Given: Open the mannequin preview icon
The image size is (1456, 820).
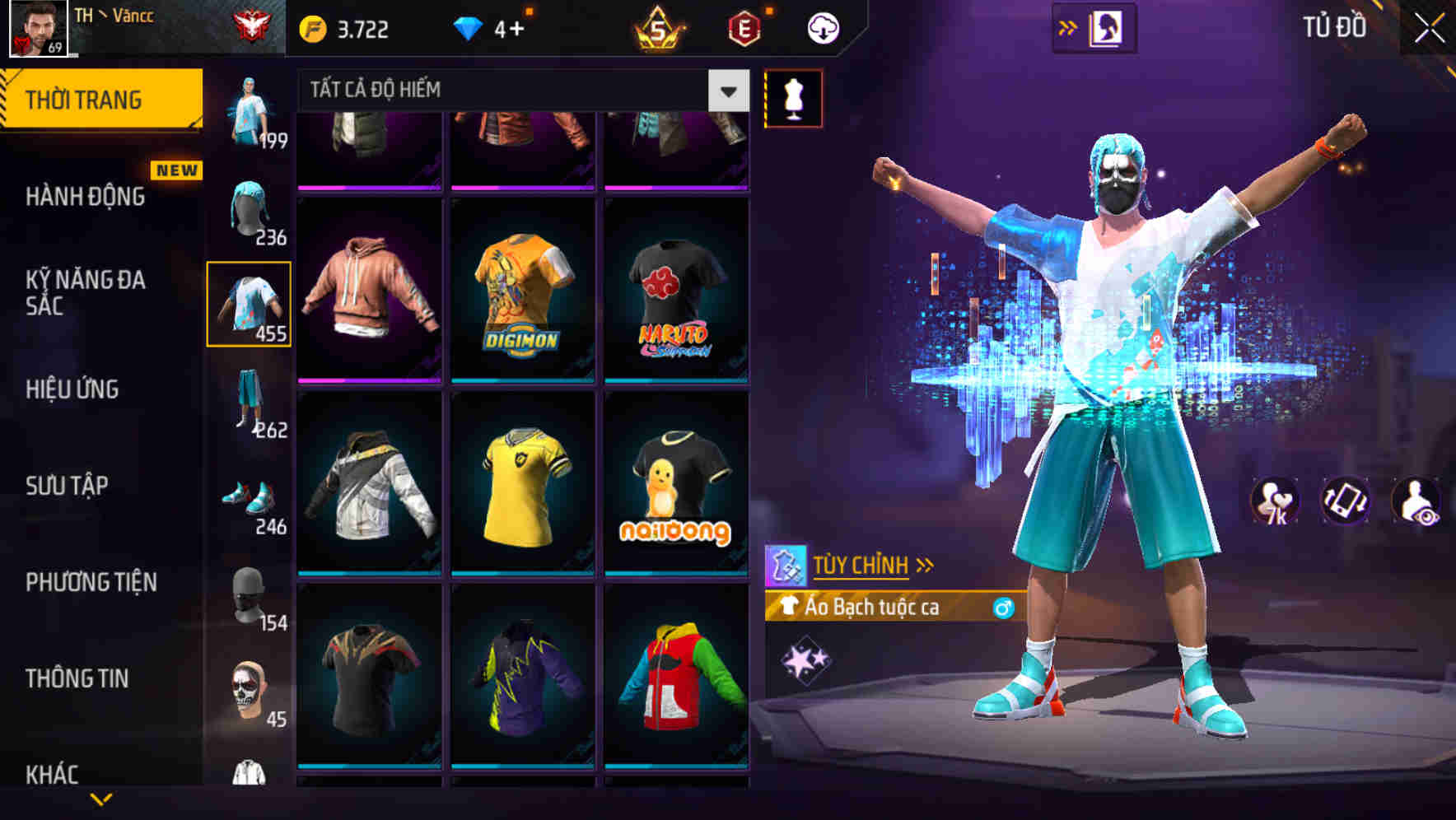Looking at the screenshot, I should [x=793, y=97].
